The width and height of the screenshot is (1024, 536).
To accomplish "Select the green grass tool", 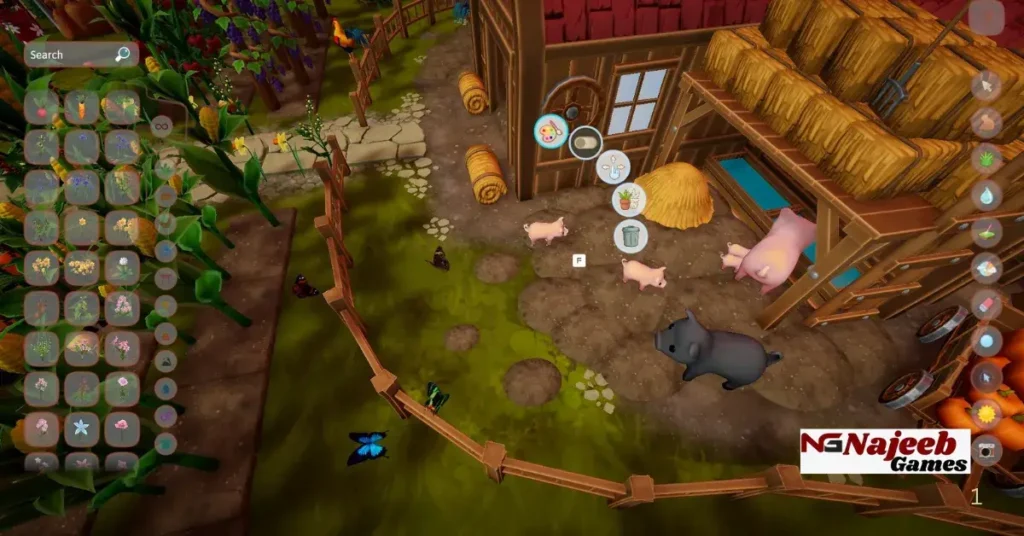I will 986,158.
